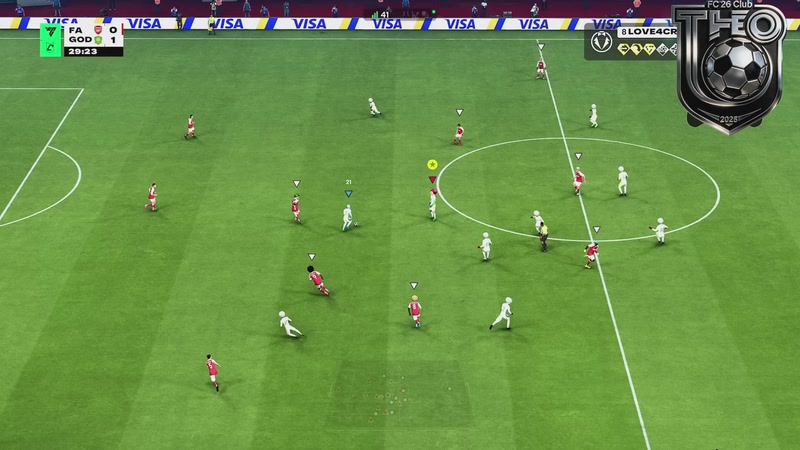800x450 pixels.
Task: Click the green FC logo on the scoreboard
Action: (x=51, y=39)
